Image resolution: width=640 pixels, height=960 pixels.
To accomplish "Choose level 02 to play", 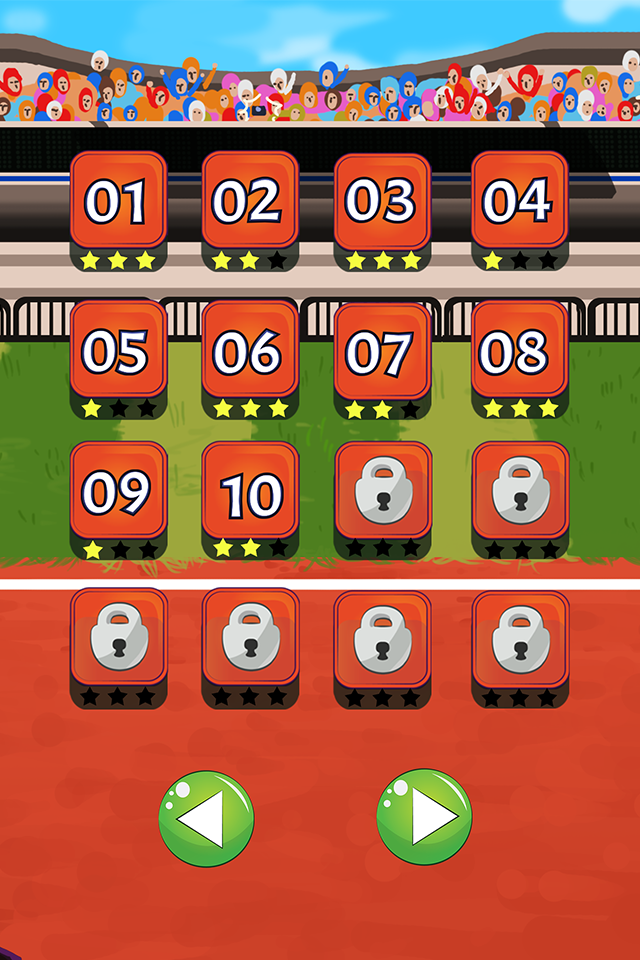I will coord(249,201).
